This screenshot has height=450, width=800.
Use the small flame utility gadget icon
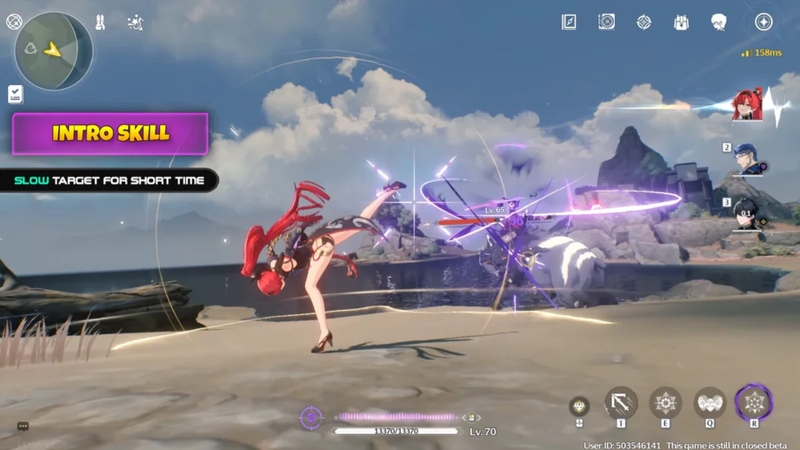pos(579,405)
